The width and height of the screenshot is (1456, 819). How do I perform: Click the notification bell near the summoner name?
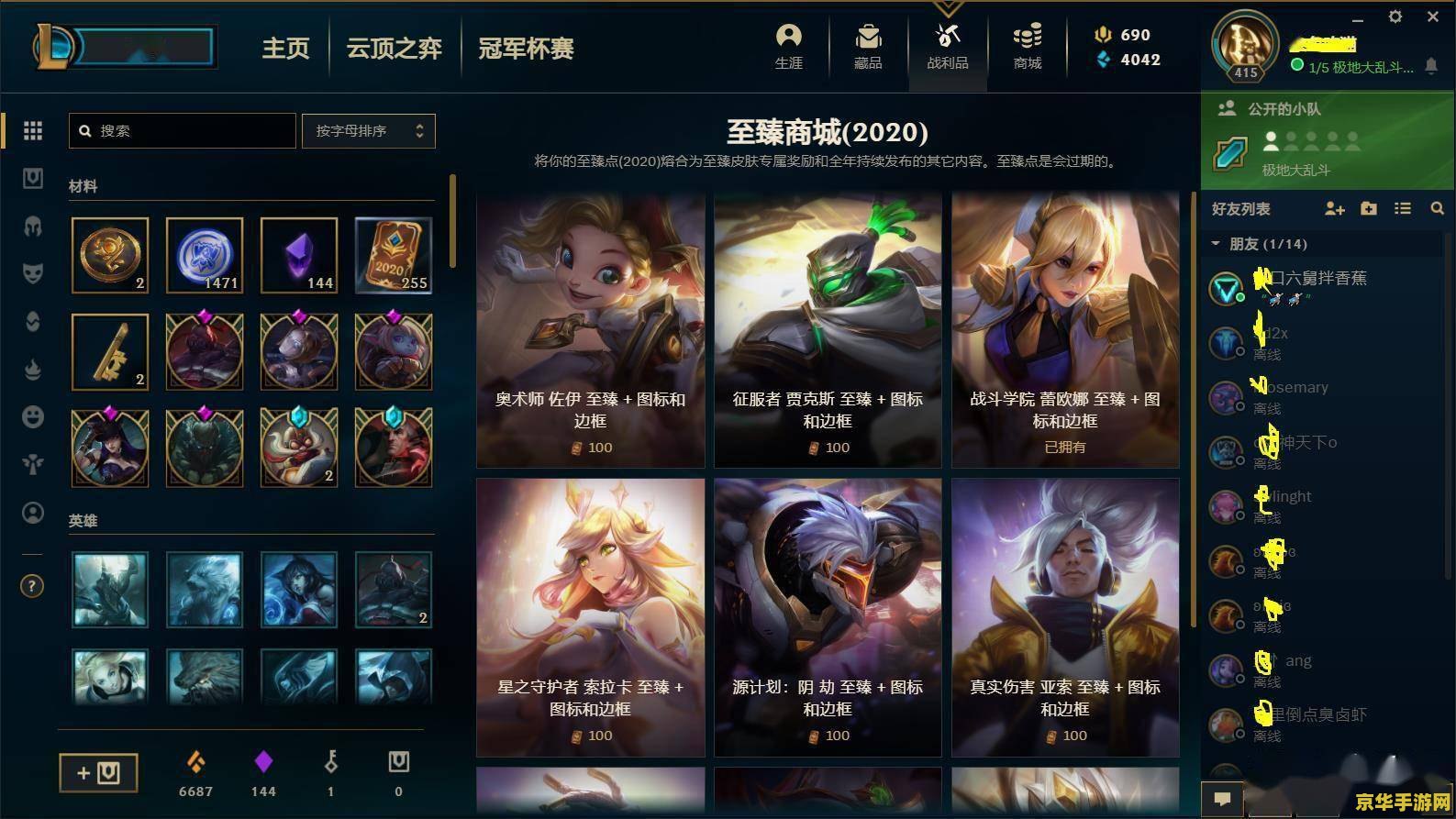coord(1433,67)
